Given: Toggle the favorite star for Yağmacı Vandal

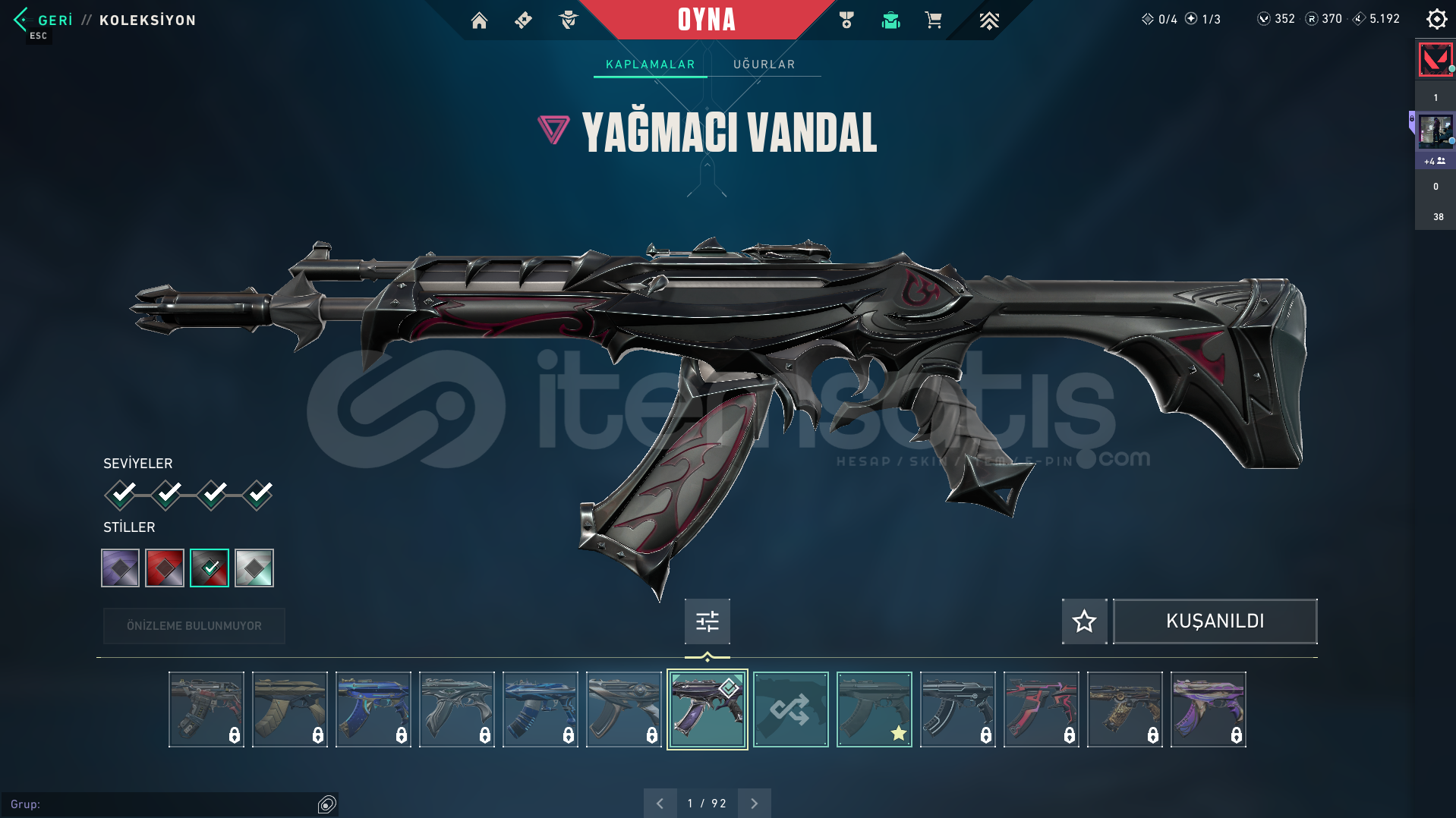Looking at the screenshot, I should coord(1084,621).
